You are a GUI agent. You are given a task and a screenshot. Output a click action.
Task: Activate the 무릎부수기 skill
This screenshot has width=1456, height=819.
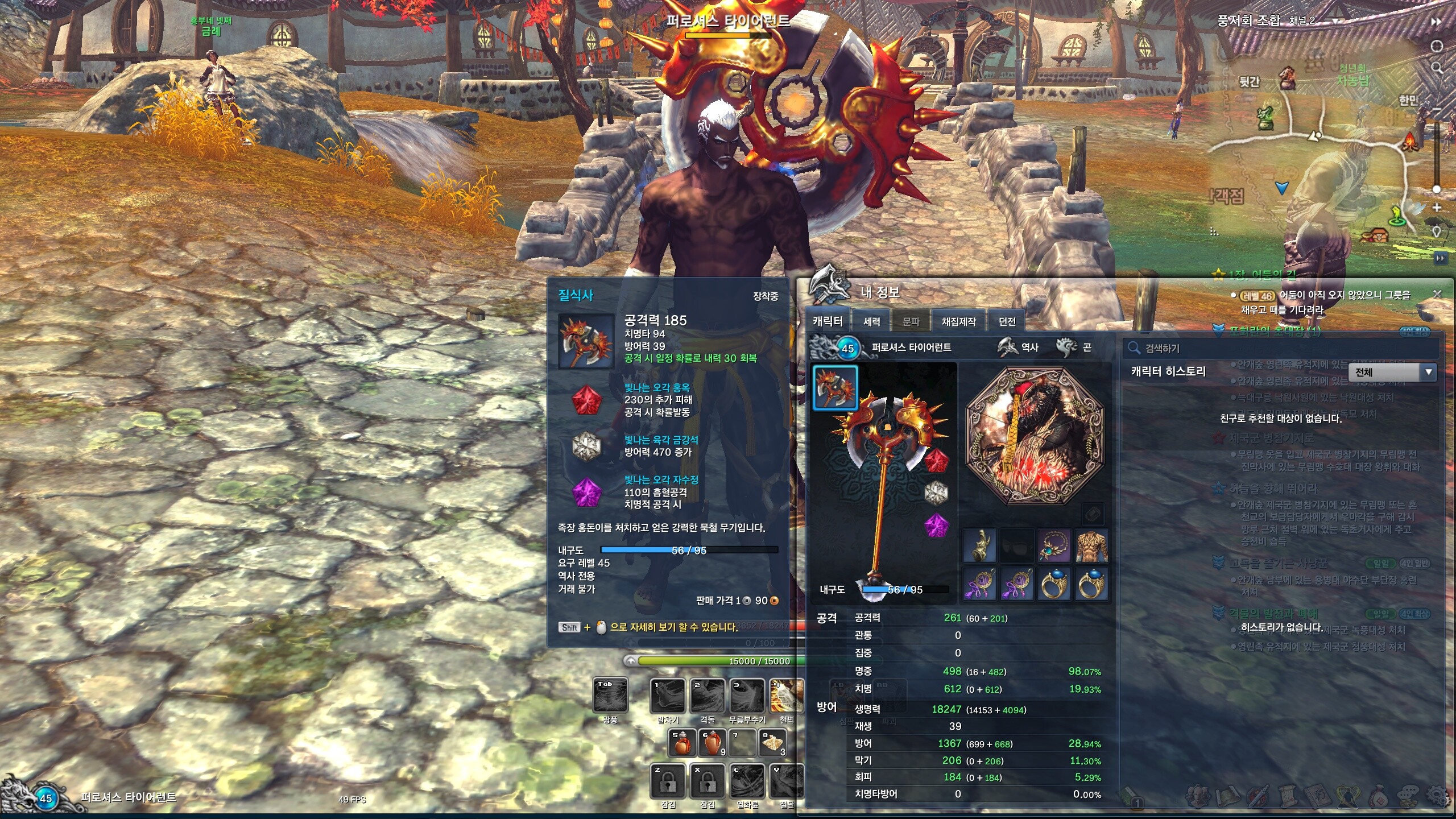747,695
